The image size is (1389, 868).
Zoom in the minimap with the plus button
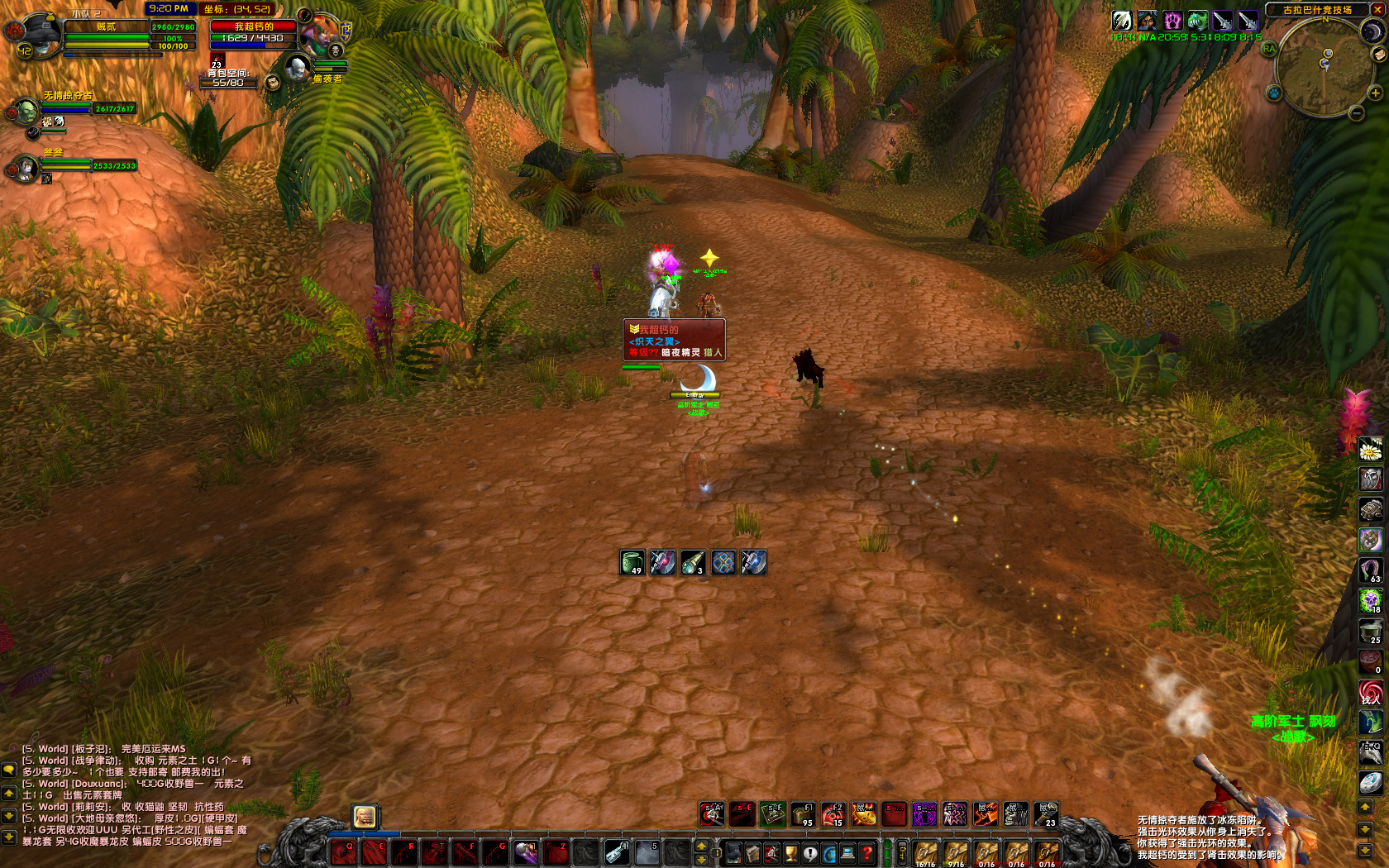(x=1376, y=93)
